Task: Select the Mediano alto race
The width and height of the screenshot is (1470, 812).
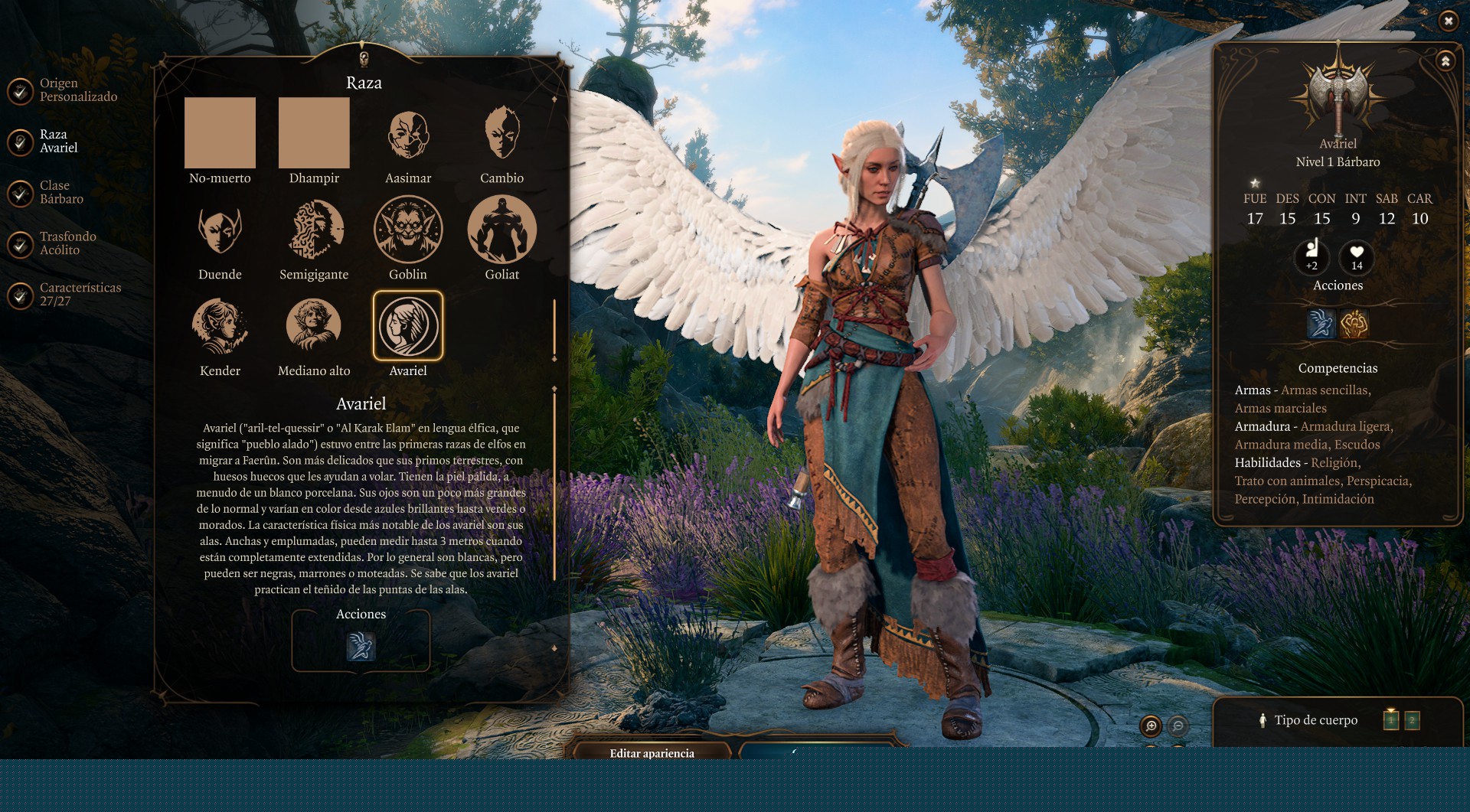Action: [314, 326]
